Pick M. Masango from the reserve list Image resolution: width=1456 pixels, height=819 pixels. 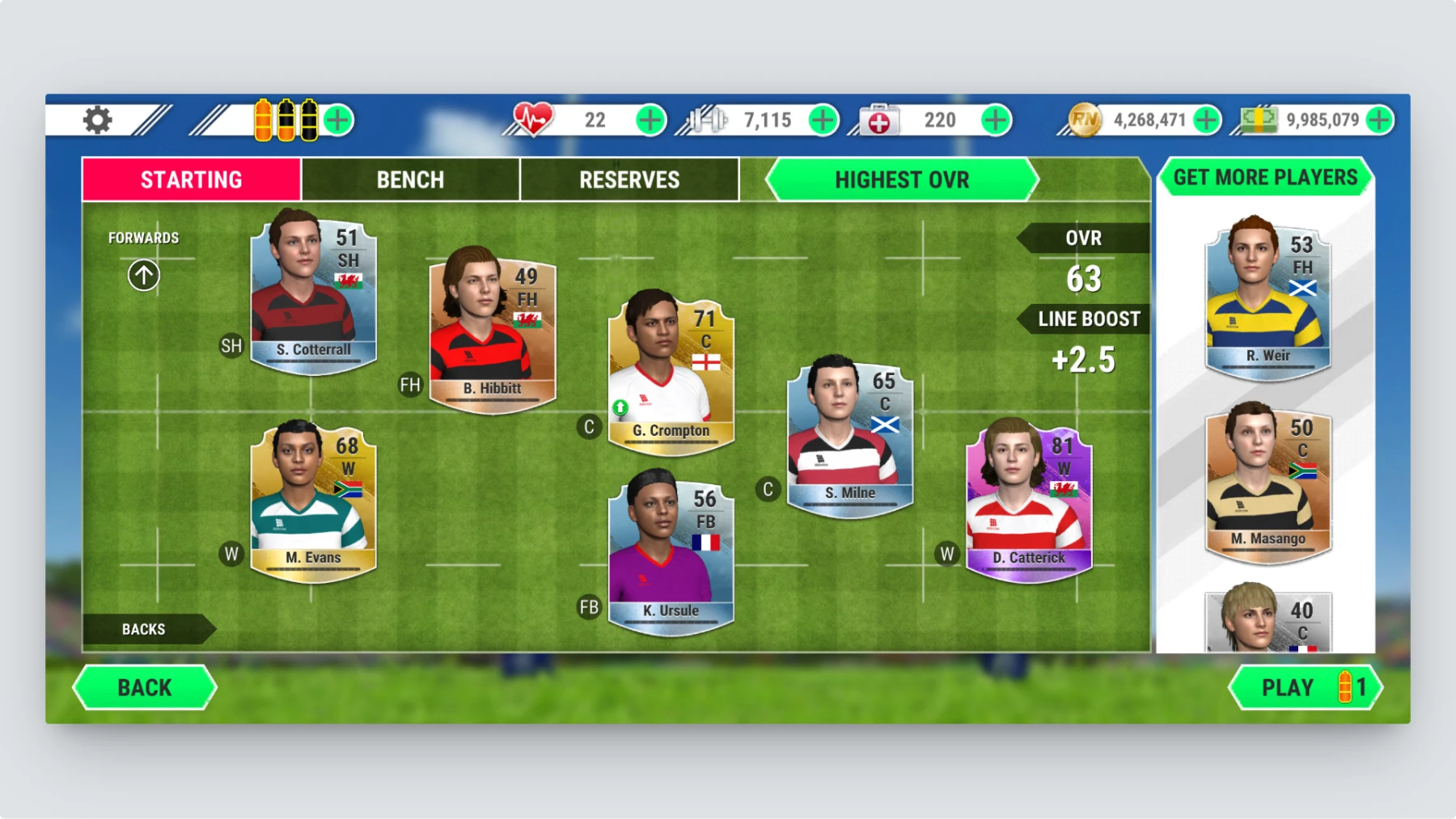pyautogui.click(x=1268, y=483)
